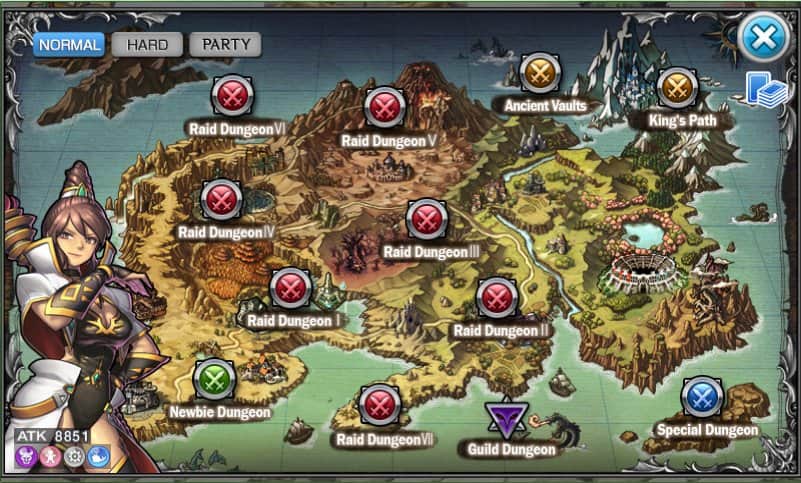The width and height of the screenshot is (801, 483).
Task: Open the PARTY tab
Action: [225, 45]
